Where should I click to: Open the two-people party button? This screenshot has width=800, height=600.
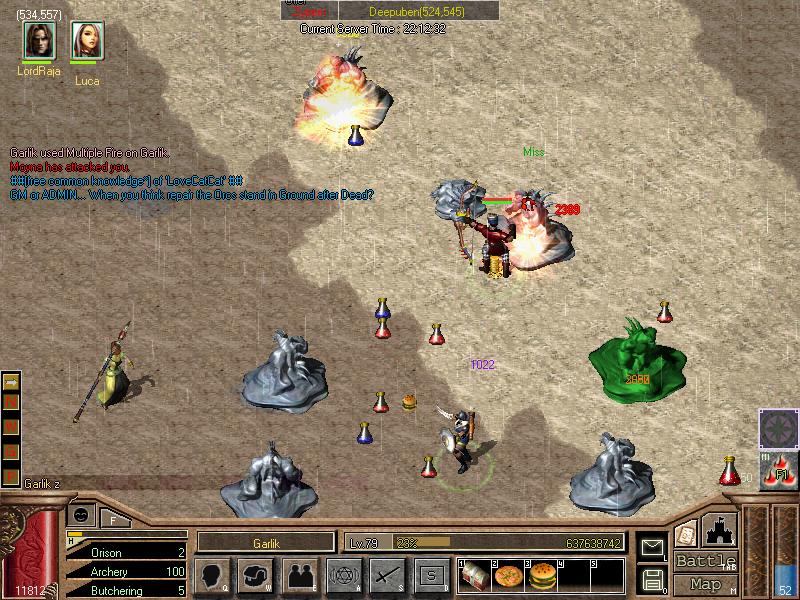coord(300,576)
